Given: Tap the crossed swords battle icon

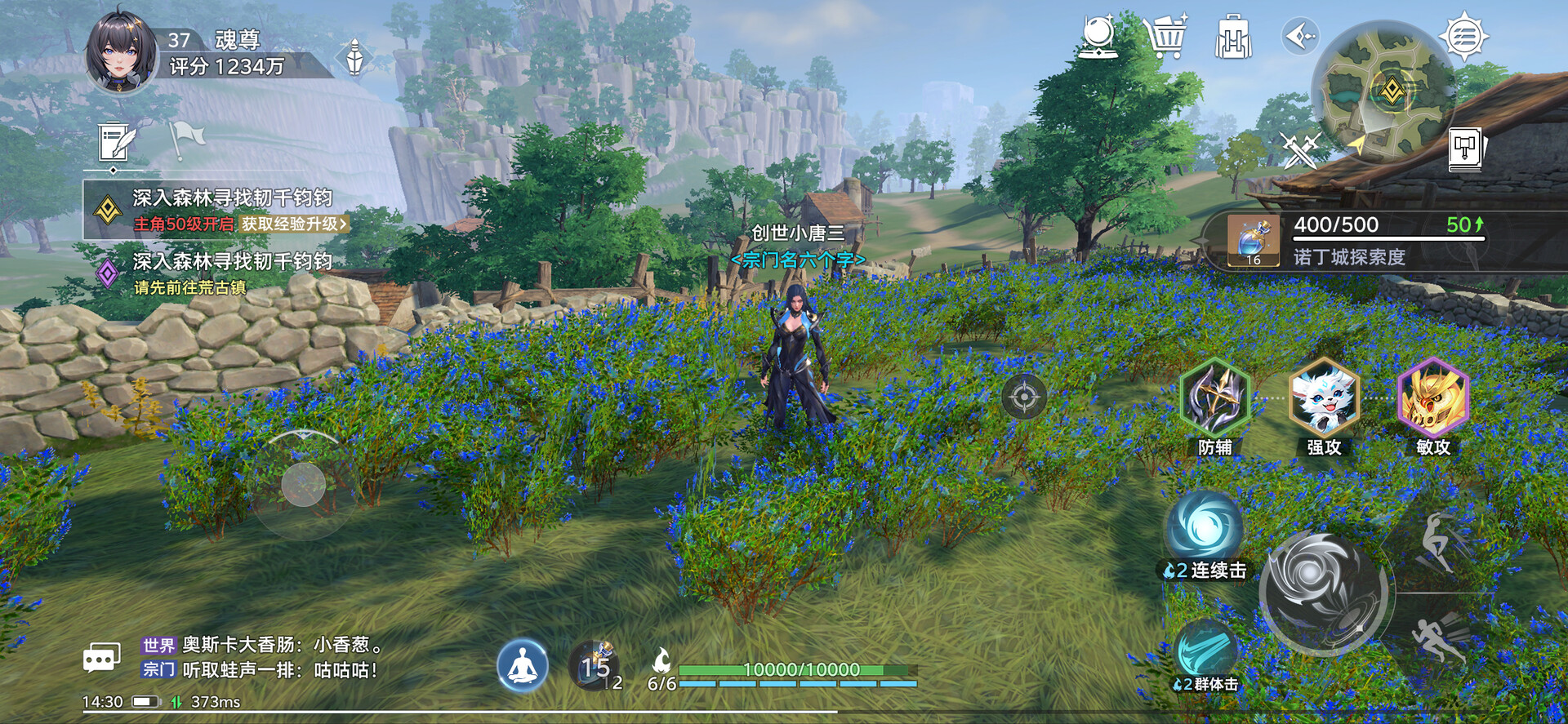Looking at the screenshot, I should tap(1298, 150).
